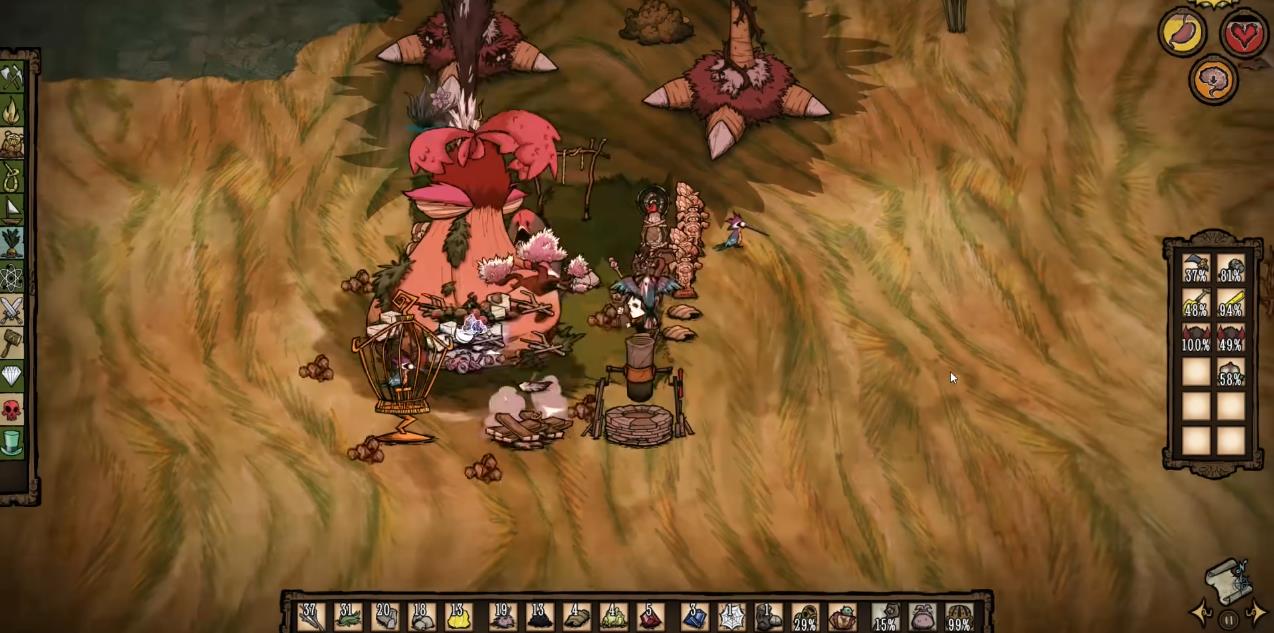Image resolution: width=1274 pixels, height=633 pixels.
Task: Switch to the Nautical sailboat tab
Action: pyautogui.click(x=12, y=210)
